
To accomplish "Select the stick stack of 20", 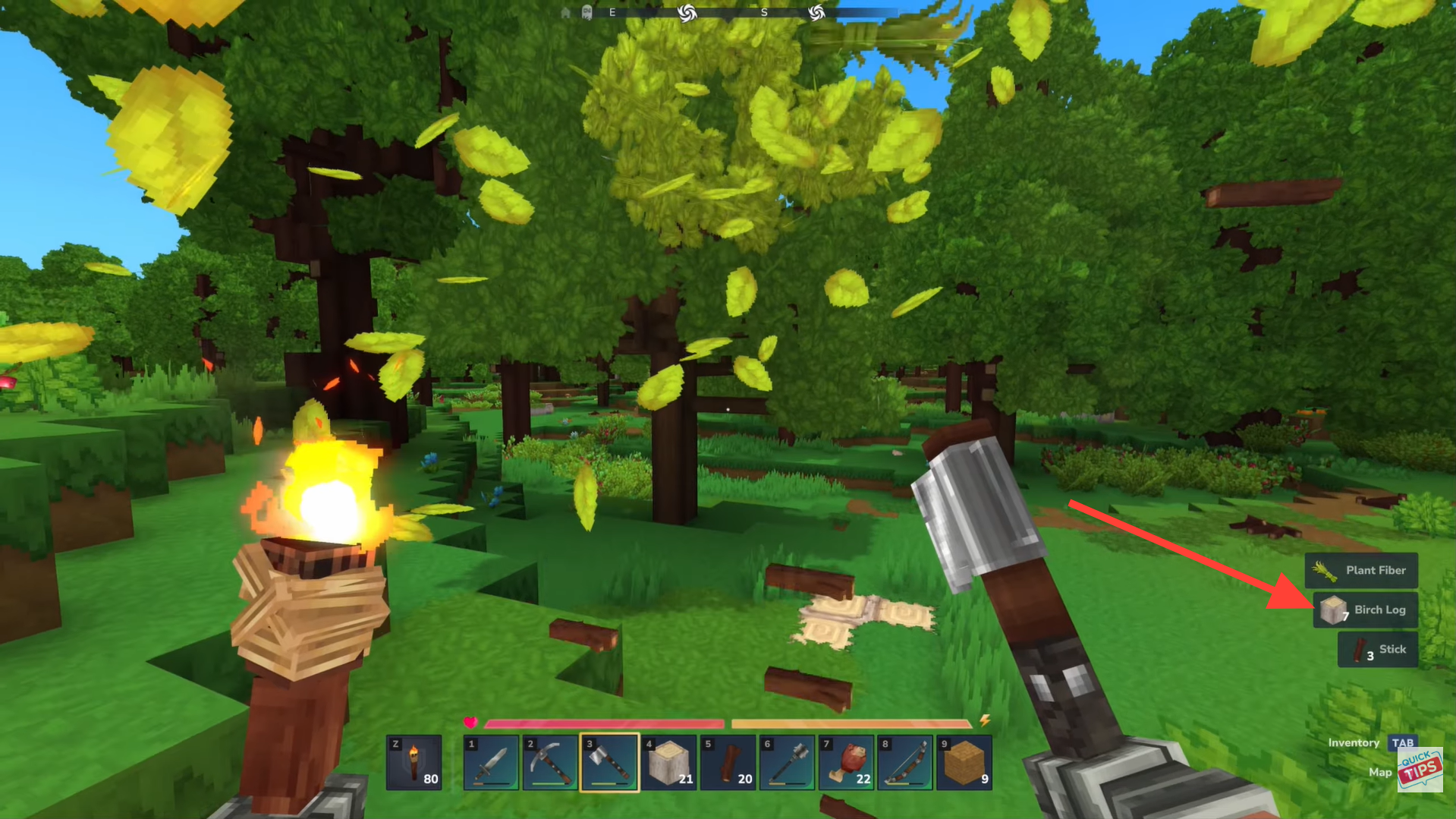I will click(x=728, y=763).
